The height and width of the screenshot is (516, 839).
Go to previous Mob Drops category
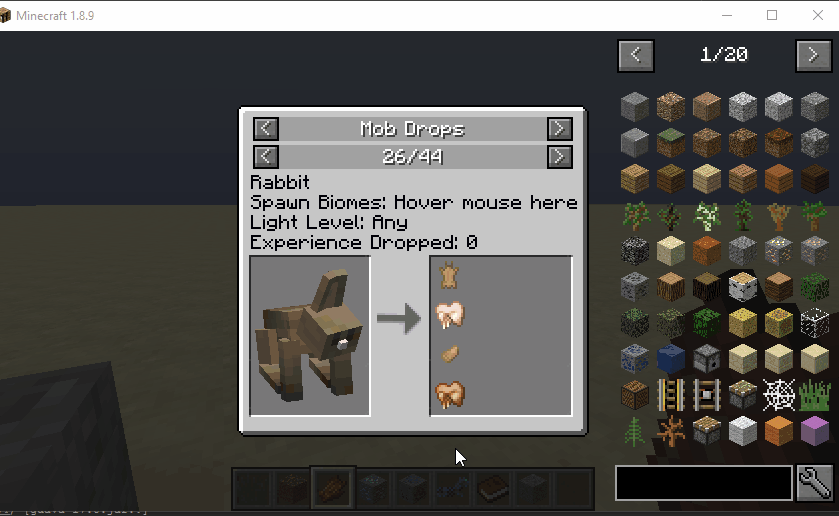pyautogui.click(x=265, y=129)
